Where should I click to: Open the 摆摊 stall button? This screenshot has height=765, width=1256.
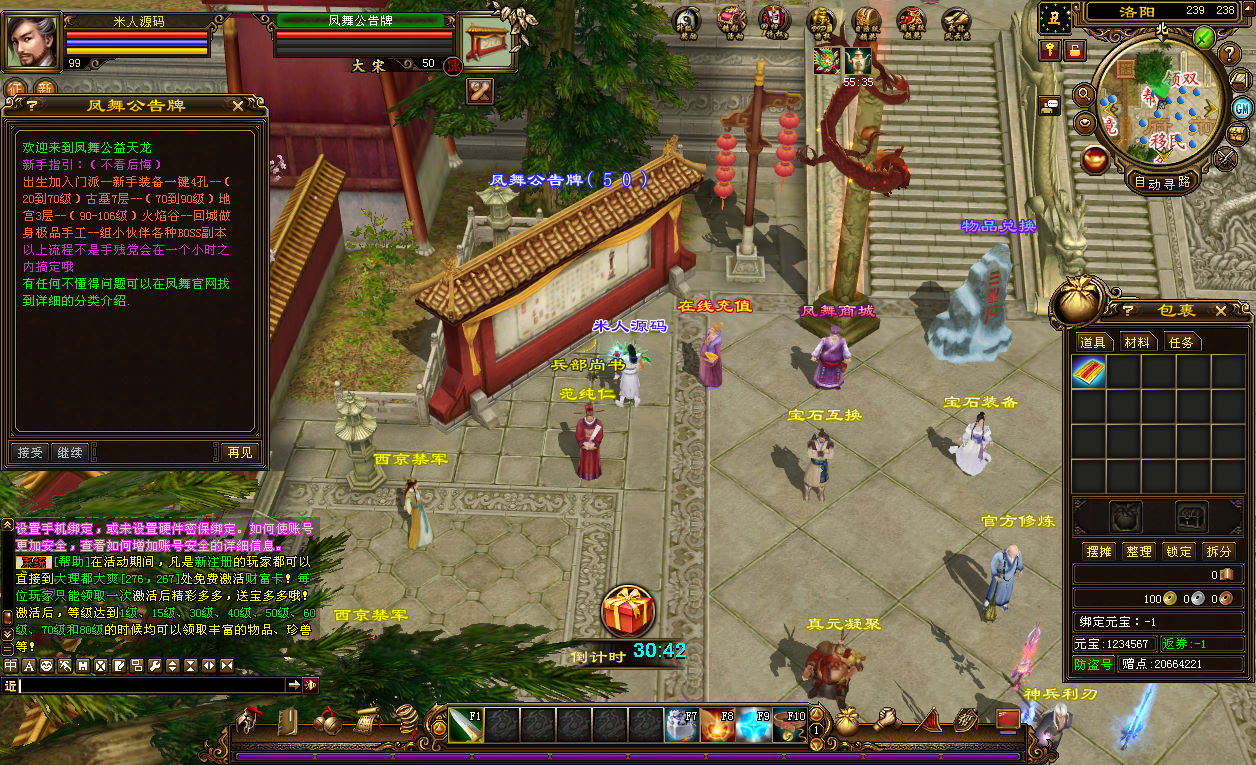(x=1099, y=551)
